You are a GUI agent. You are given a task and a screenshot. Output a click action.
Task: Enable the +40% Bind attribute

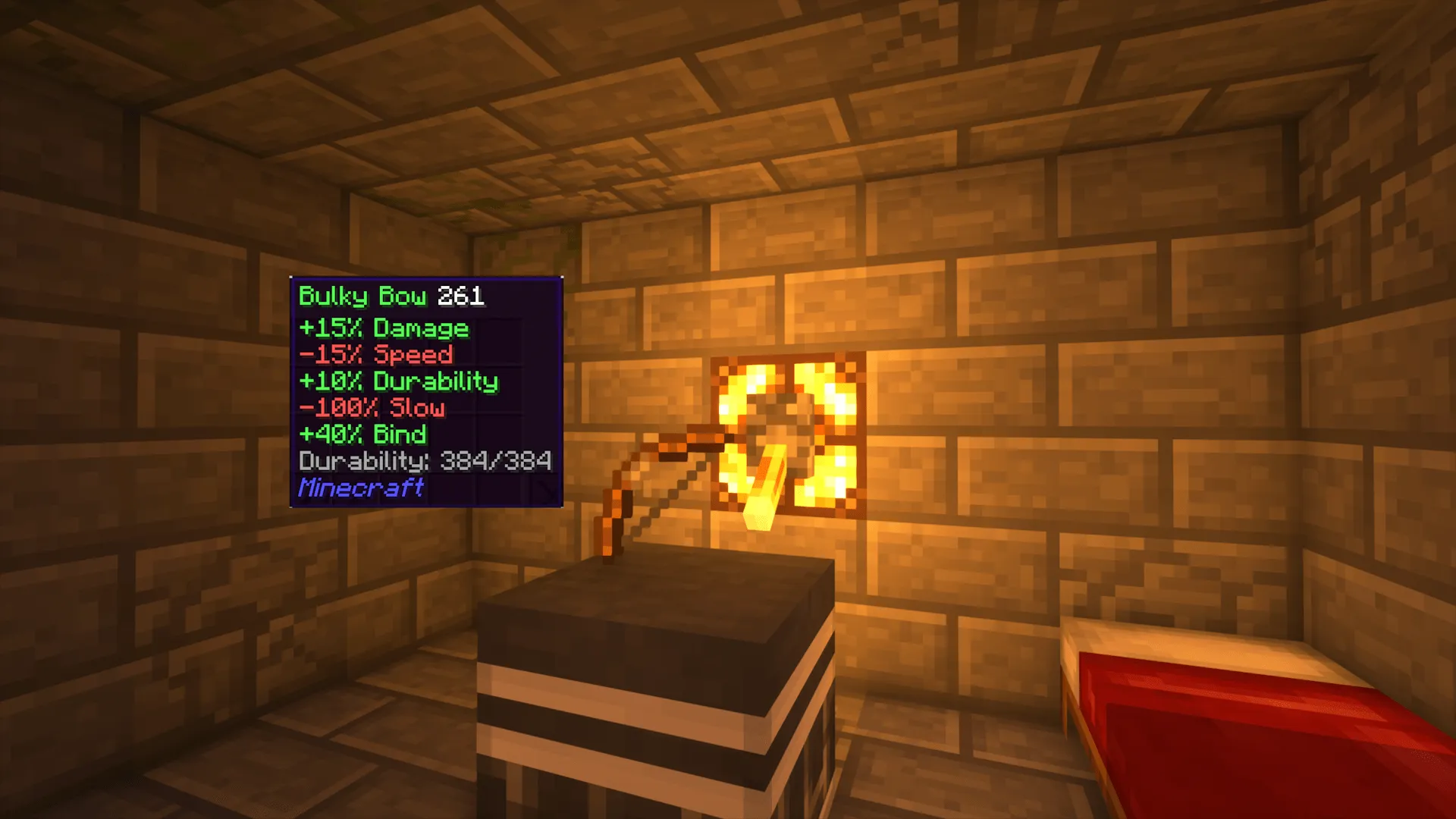pyautogui.click(x=362, y=435)
